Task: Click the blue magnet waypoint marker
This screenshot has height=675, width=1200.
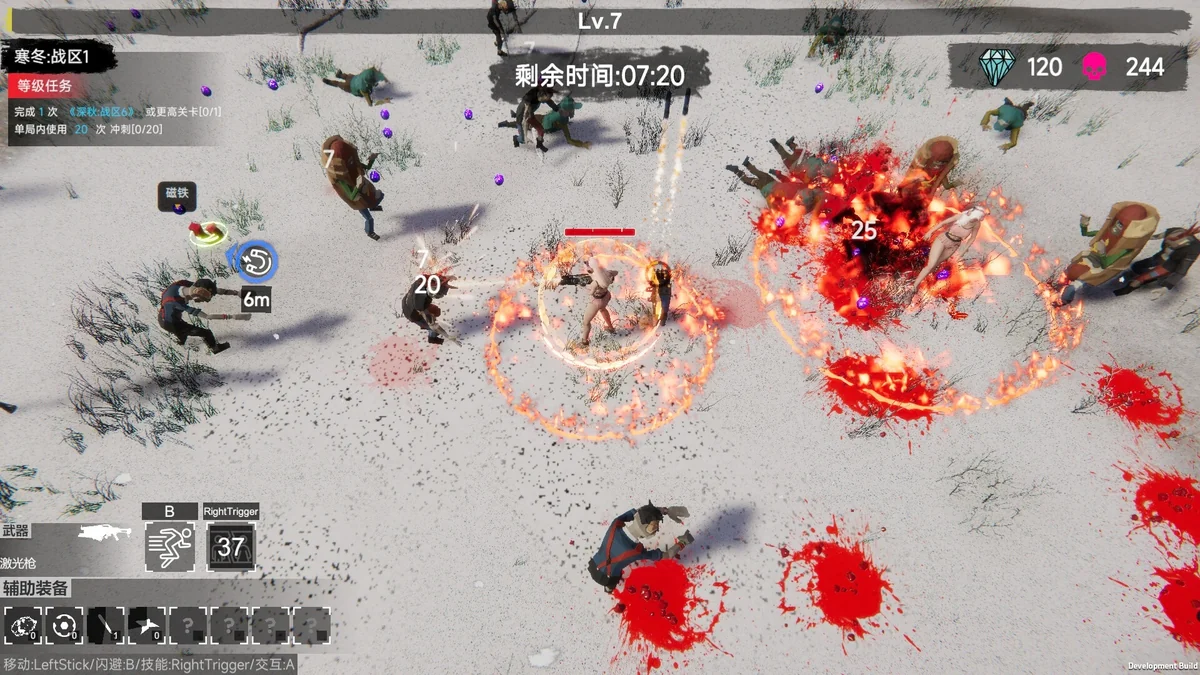Action: (x=258, y=262)
